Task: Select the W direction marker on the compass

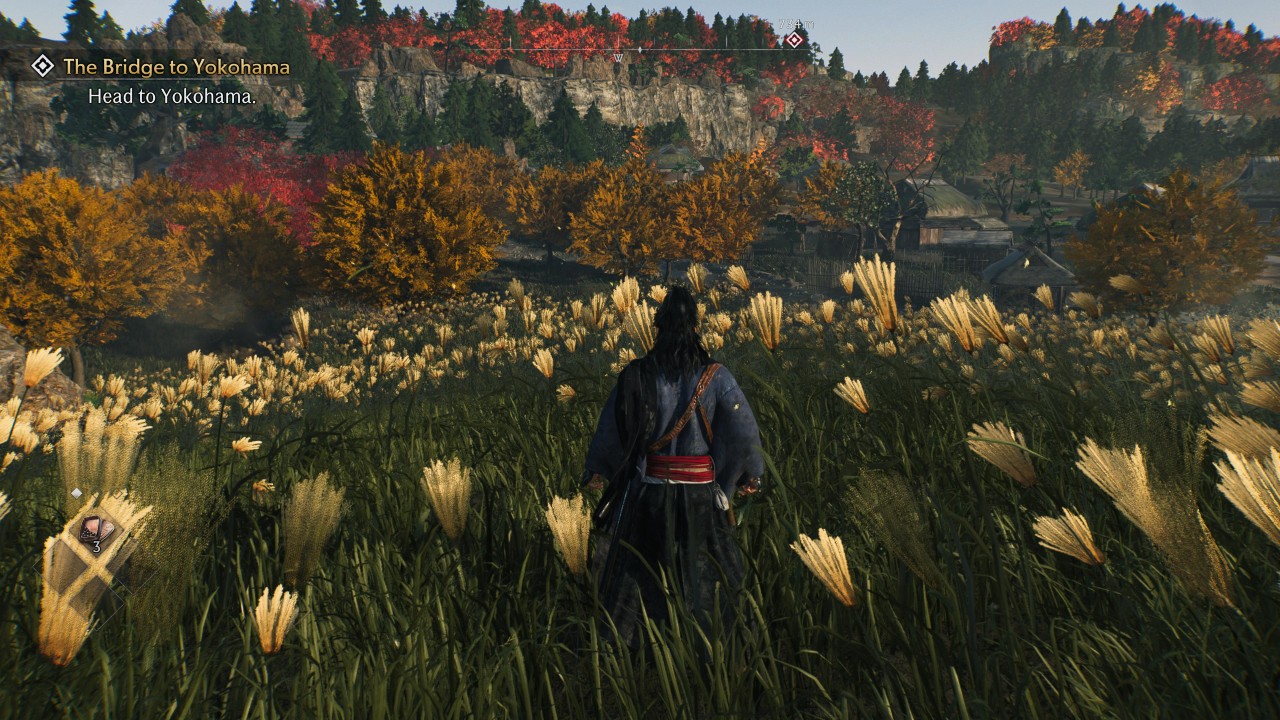Action: tap(617, 57)
